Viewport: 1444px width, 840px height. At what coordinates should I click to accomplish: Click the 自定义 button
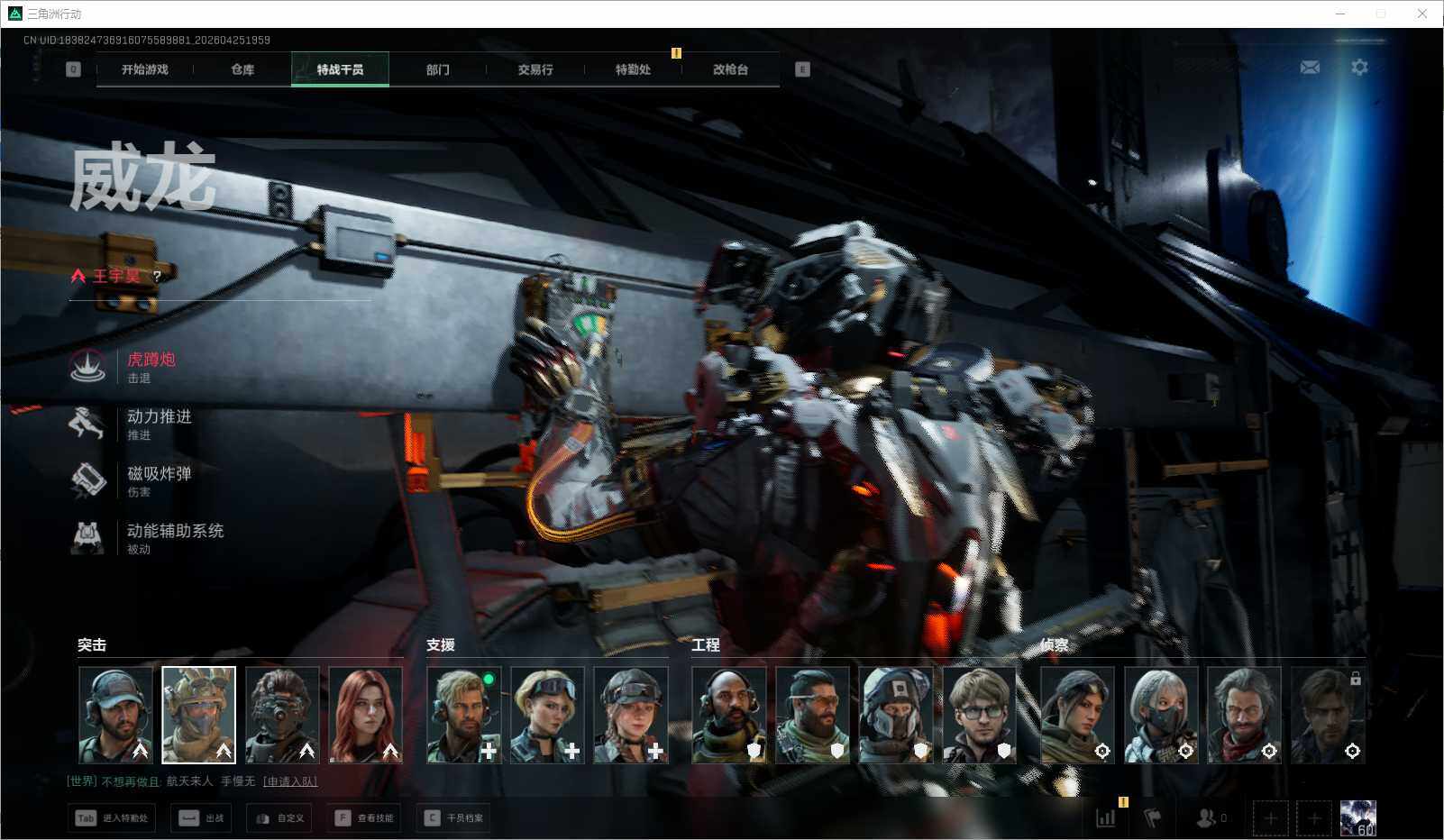click(x=280, y=818)
